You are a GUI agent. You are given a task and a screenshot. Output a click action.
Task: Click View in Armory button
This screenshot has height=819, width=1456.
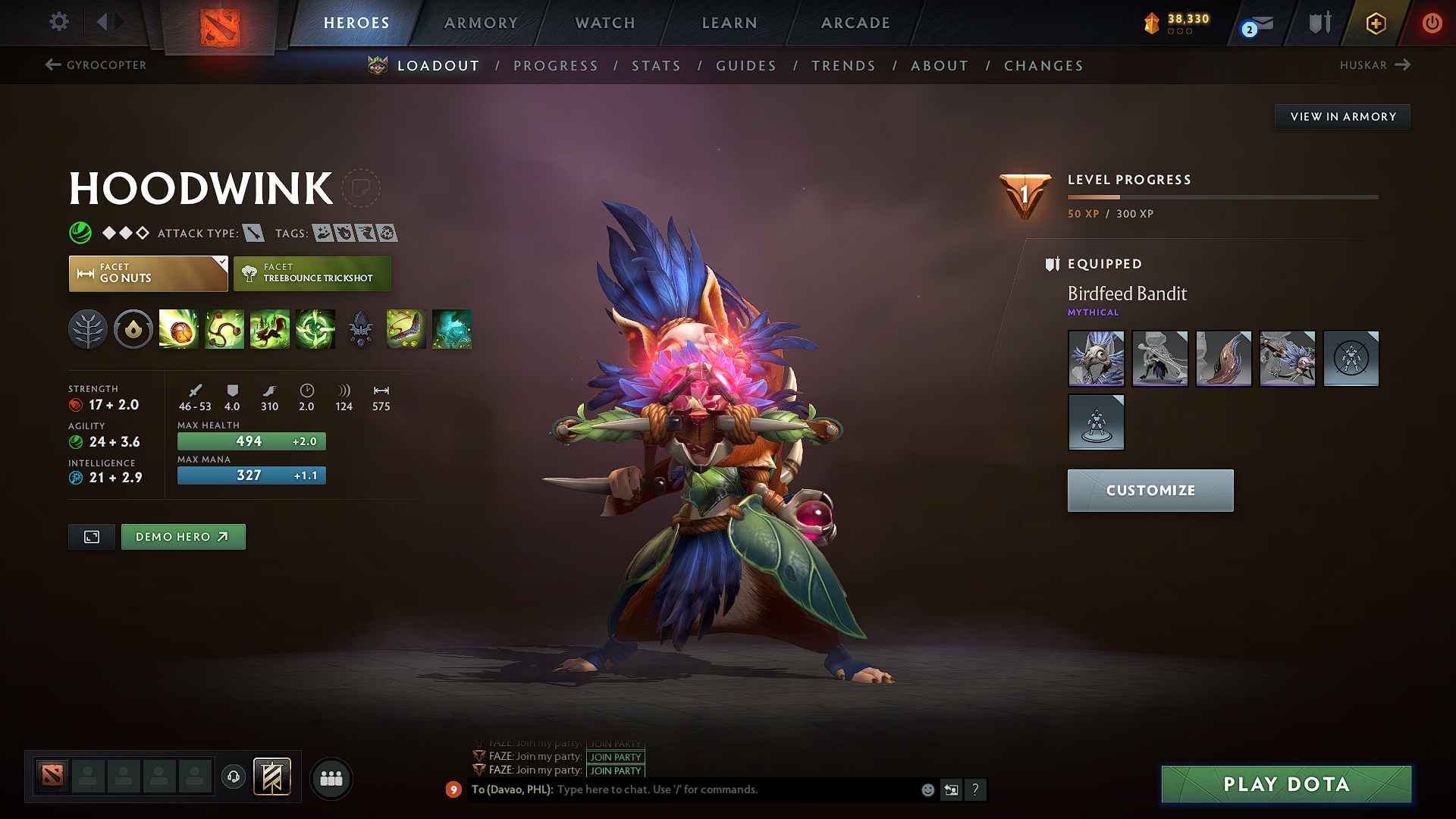1342,117
